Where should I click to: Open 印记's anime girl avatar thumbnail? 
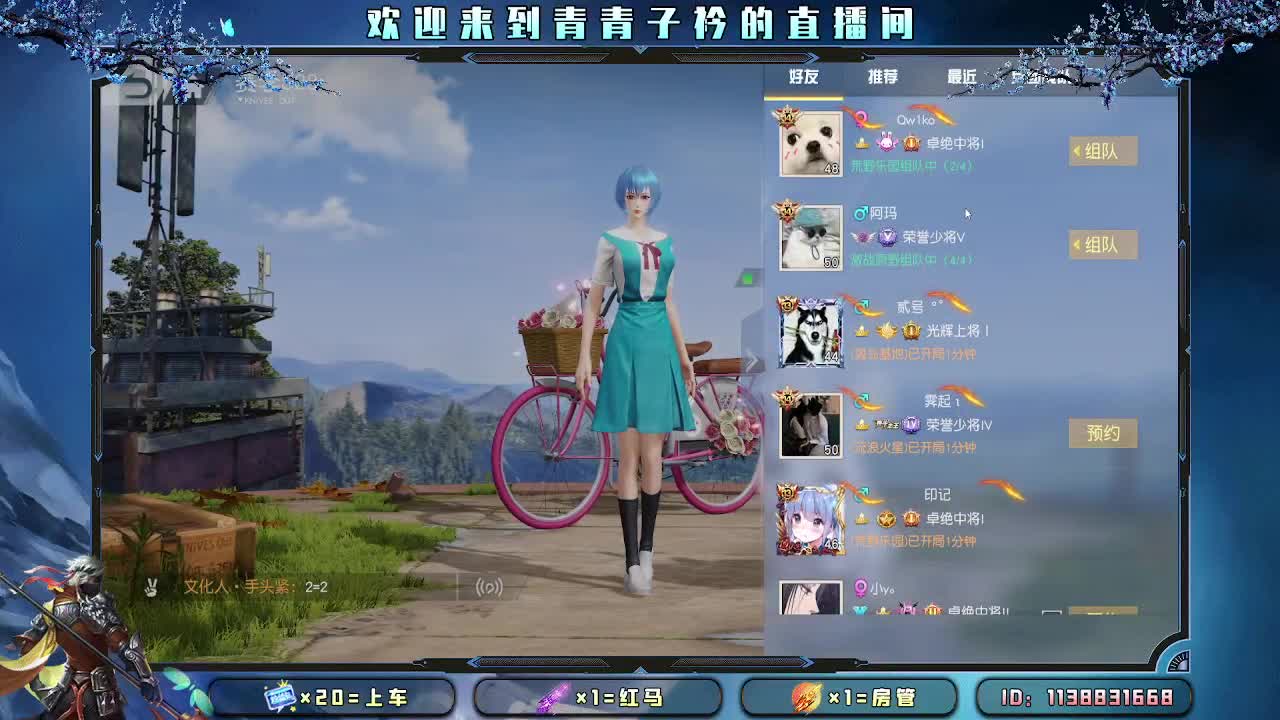click(808, 518)
